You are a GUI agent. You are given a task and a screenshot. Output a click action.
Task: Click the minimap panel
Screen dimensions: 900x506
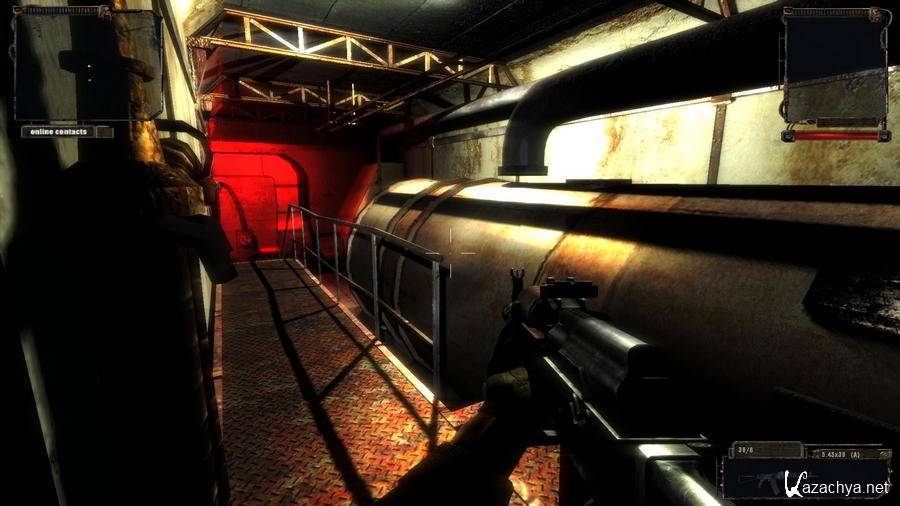[88, 64]
